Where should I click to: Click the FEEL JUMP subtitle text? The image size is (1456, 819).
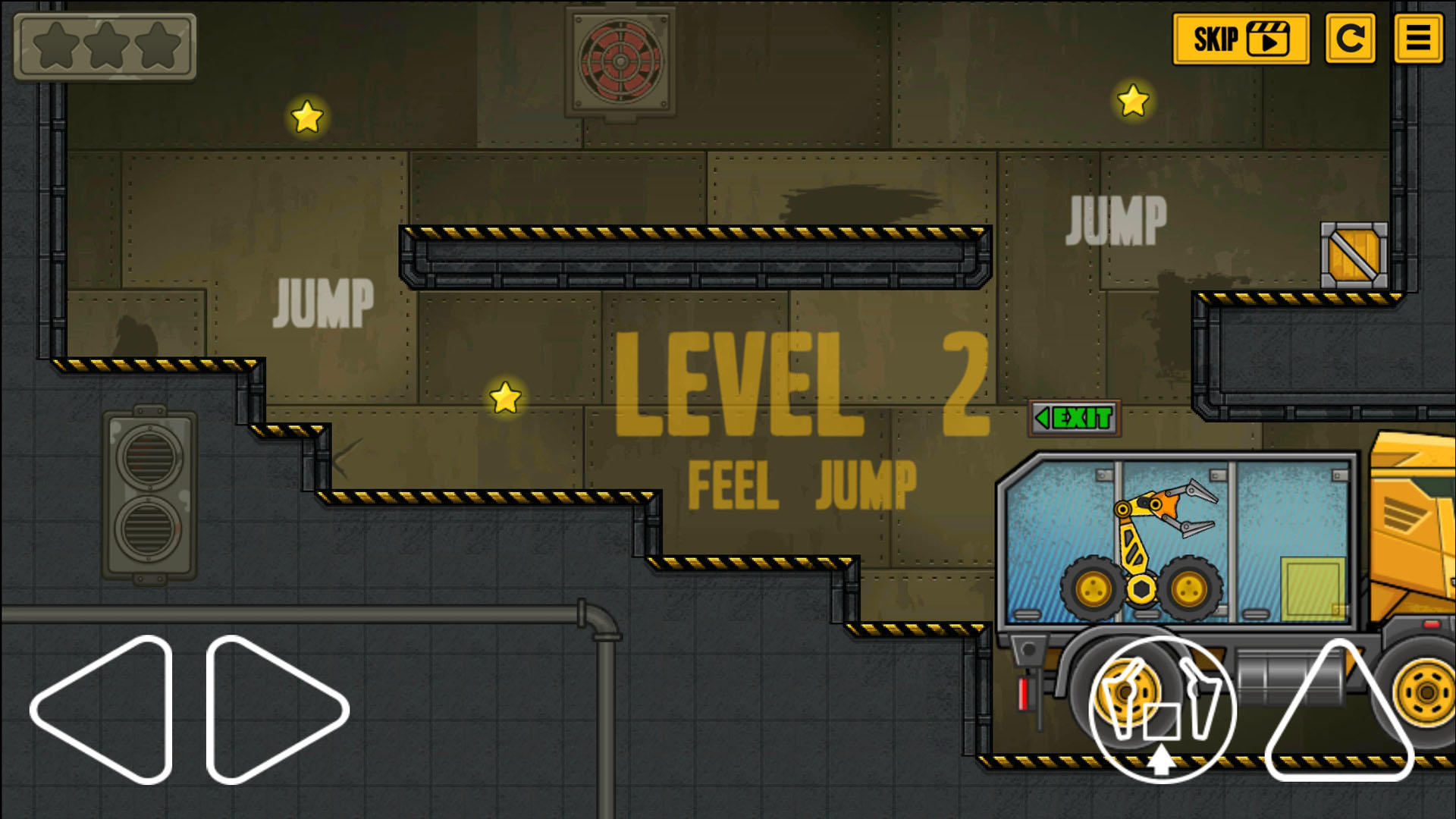click(x=800, y=480)
